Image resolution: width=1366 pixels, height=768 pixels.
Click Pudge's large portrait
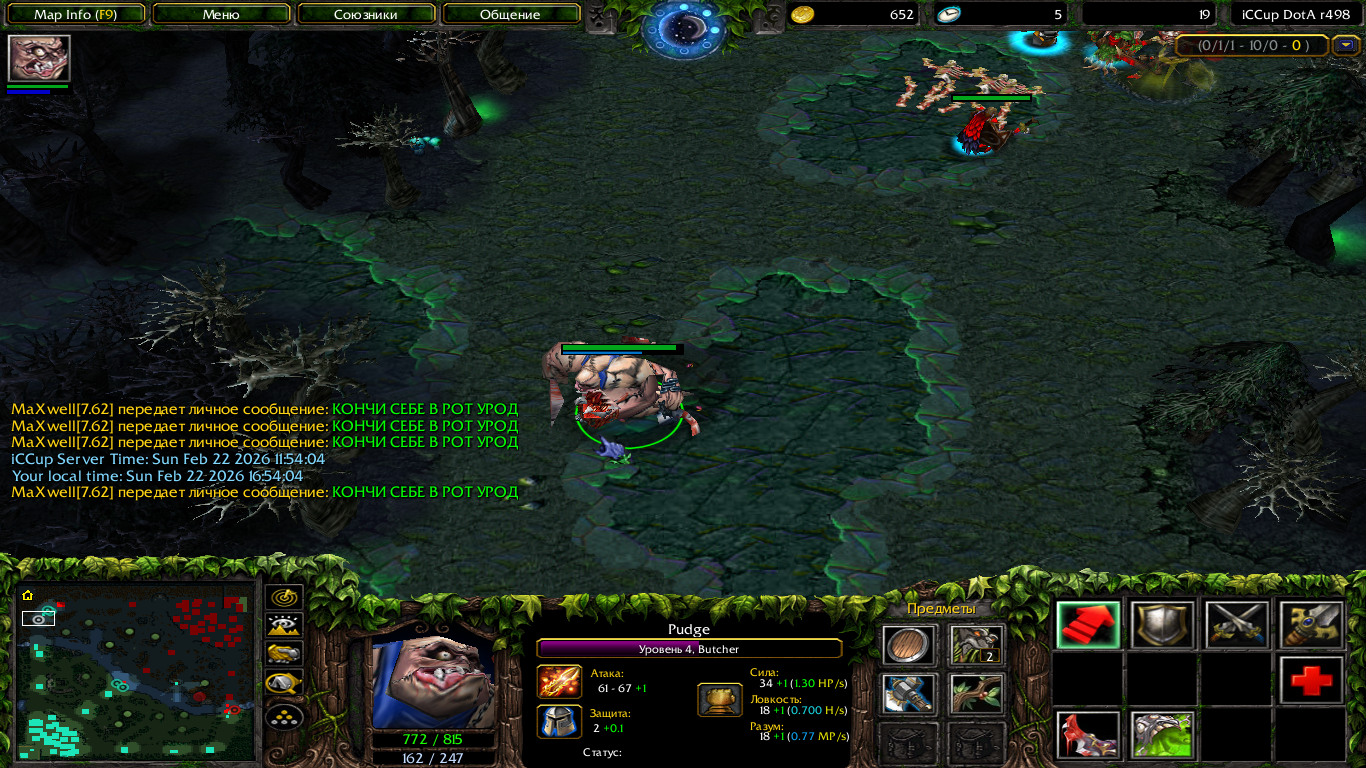tap(433, 682)
